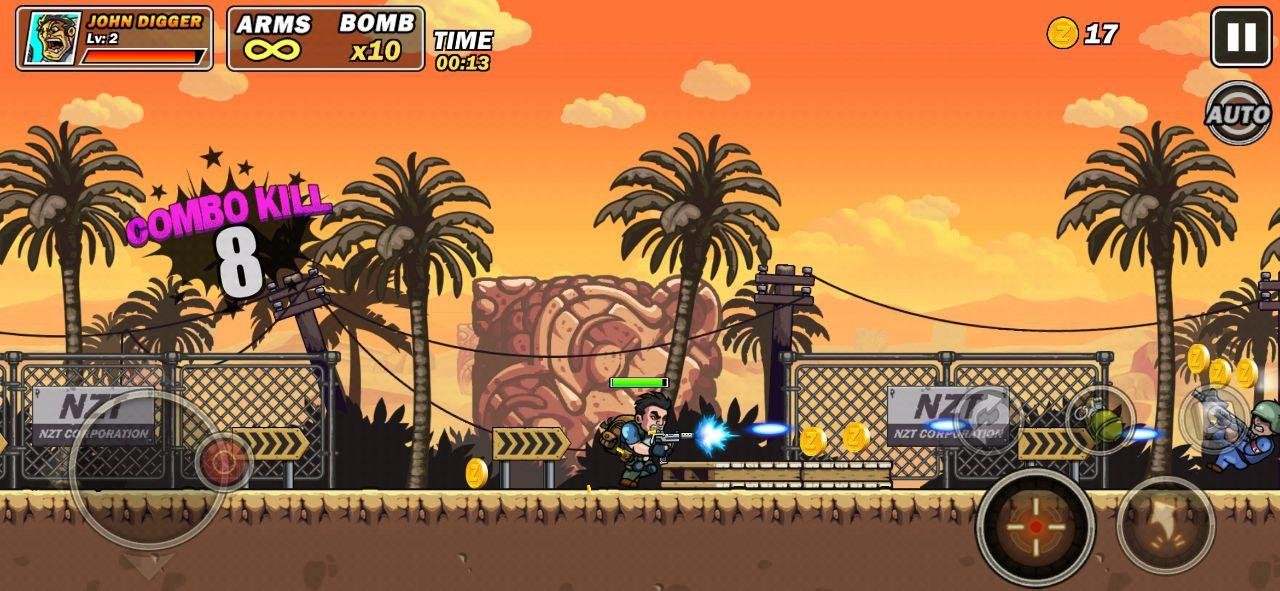This screenshot has height=591, width=1280.
Task: Toggle the AUTO fire button
Action: pos(1238,114)
